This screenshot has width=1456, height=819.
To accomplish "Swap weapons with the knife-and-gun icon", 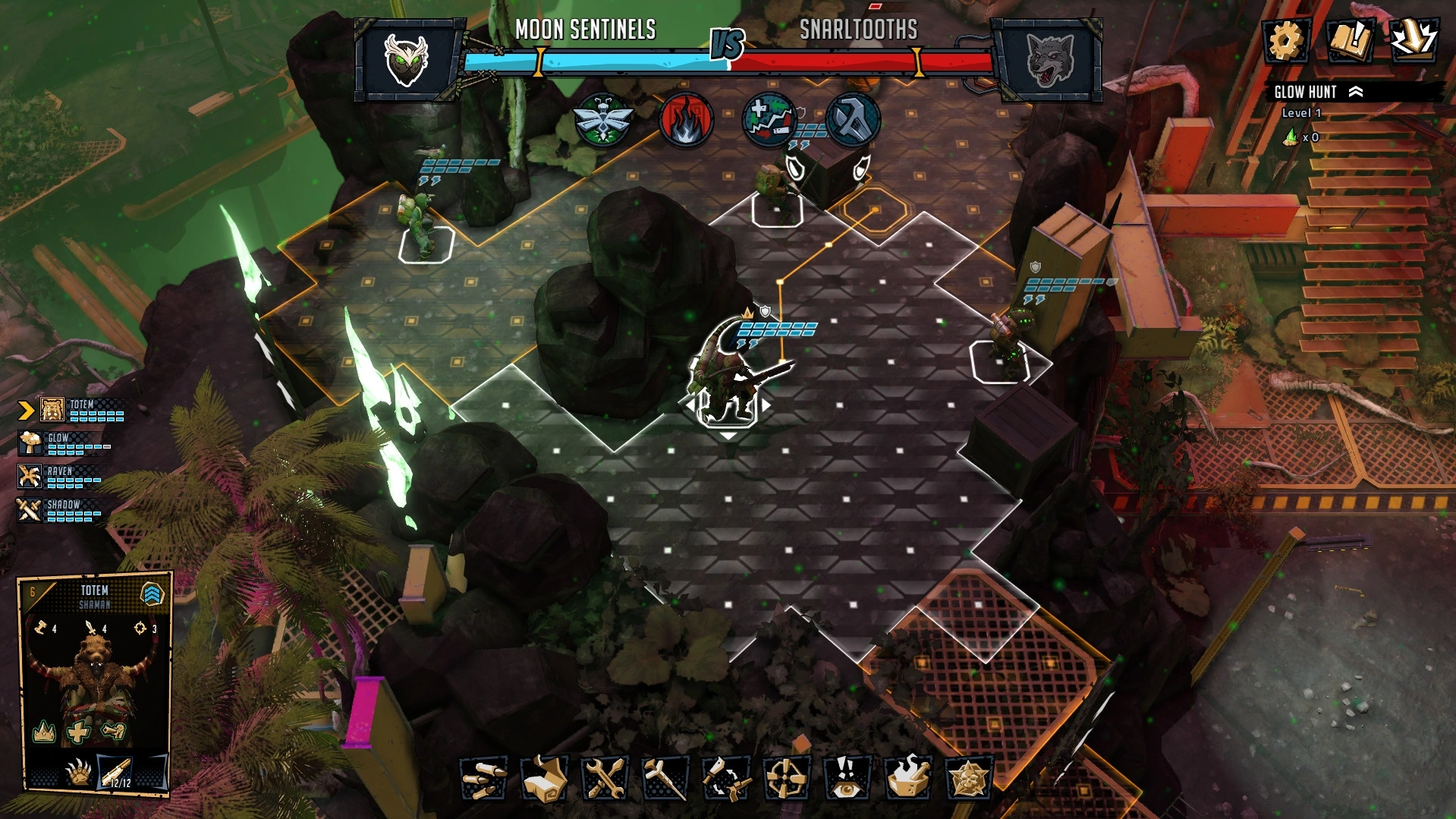I will (x=725, y=779).
